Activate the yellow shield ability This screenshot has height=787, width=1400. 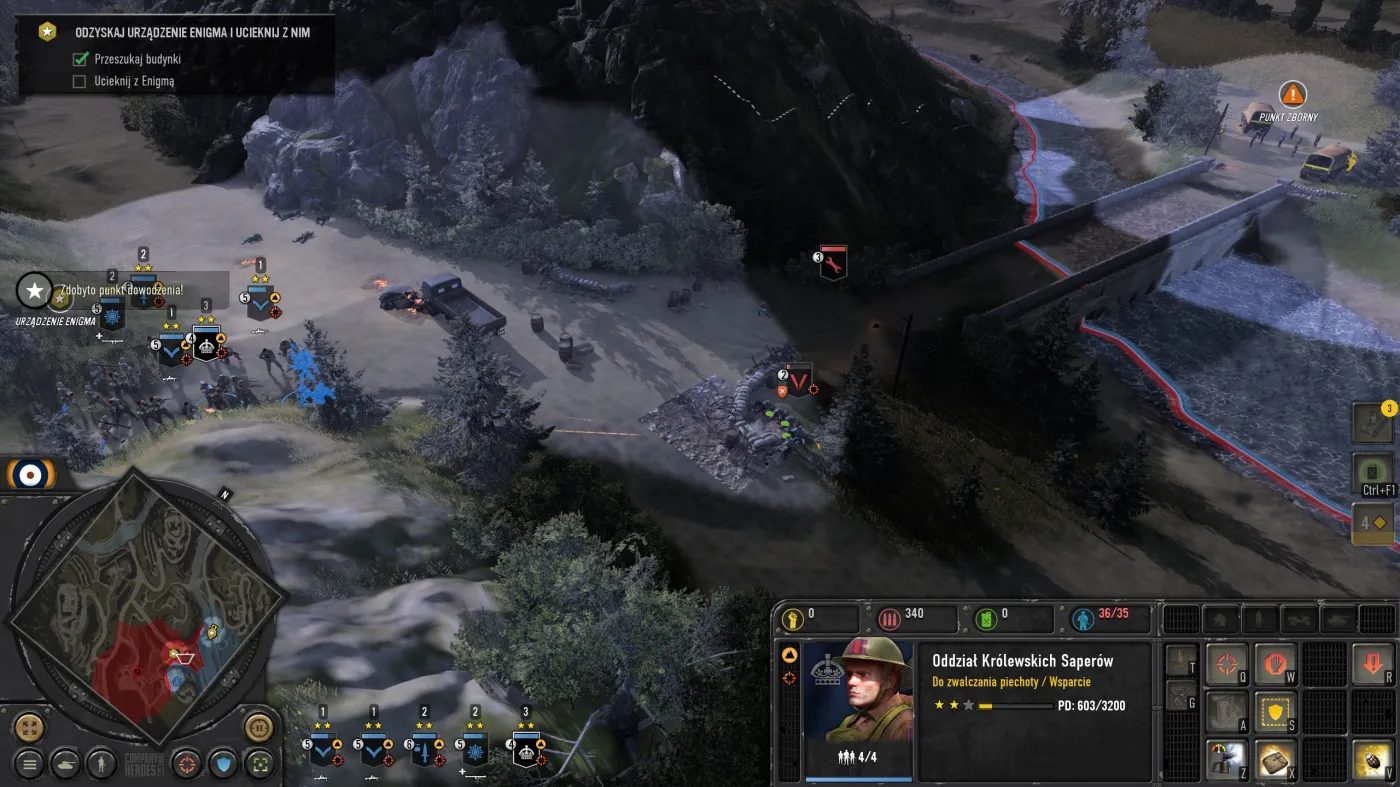point(1275,712)
